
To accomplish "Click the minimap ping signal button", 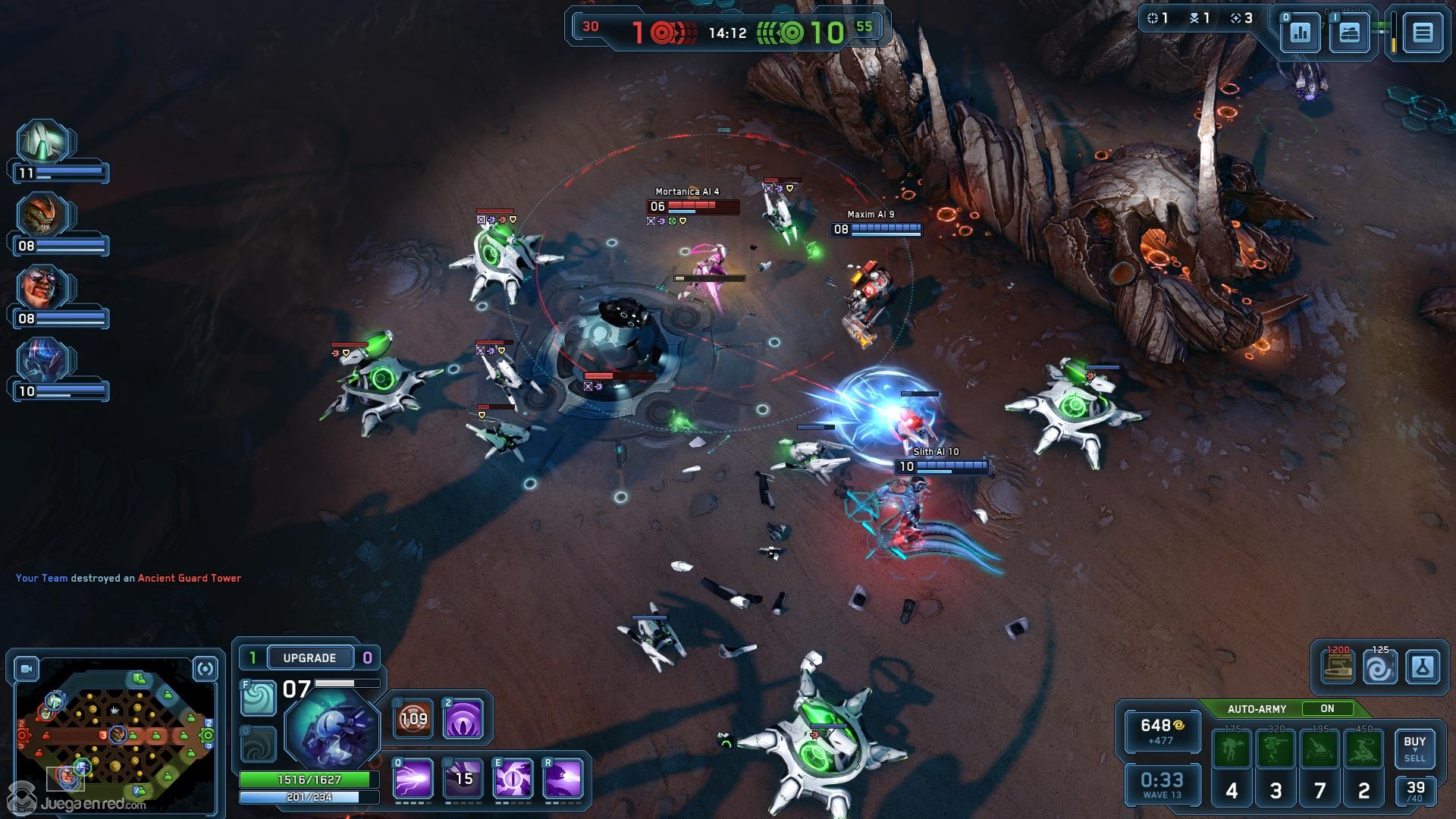I will point(205,669).
